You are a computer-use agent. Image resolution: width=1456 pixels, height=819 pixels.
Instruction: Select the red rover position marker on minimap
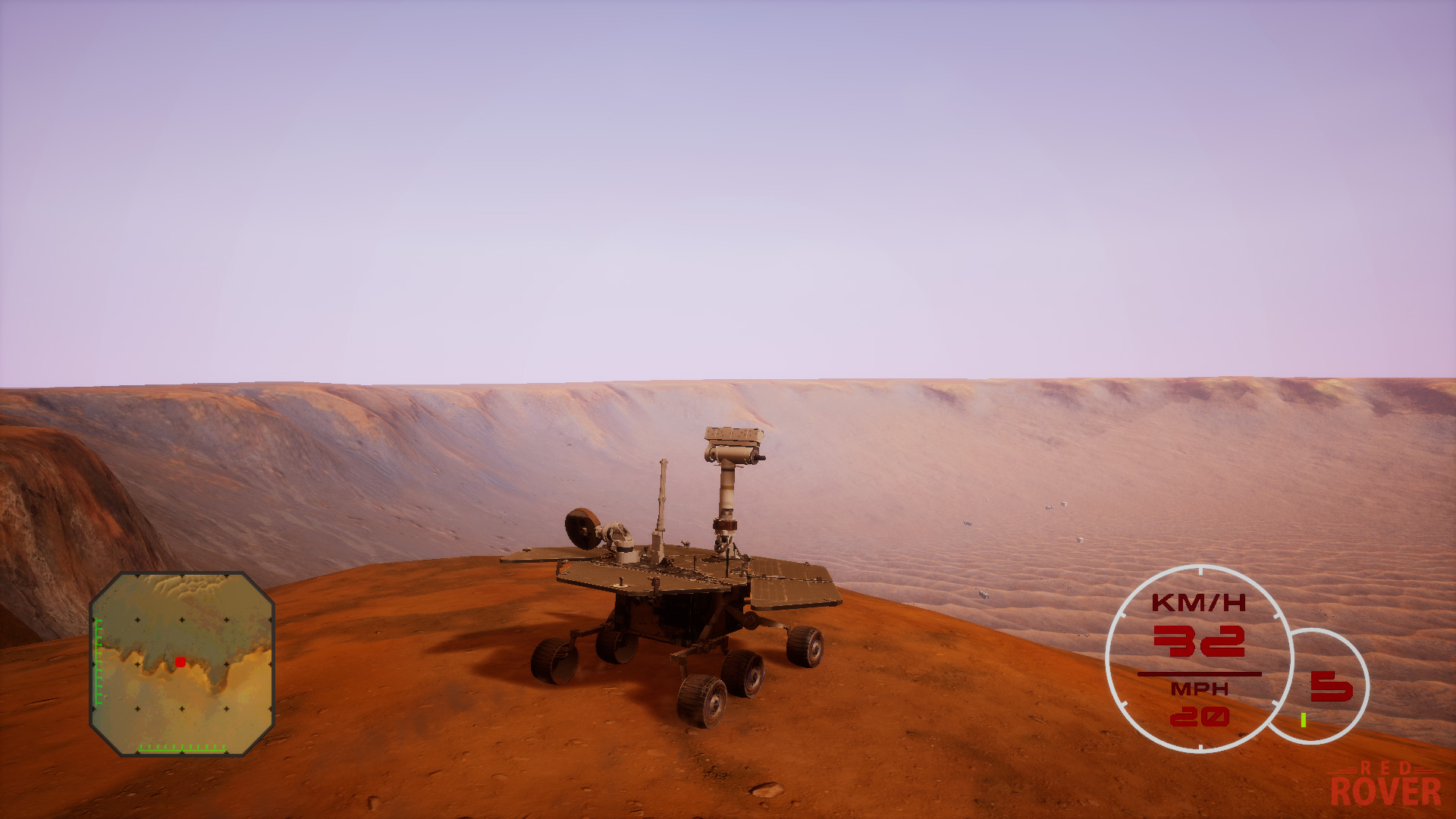[179, 661]
